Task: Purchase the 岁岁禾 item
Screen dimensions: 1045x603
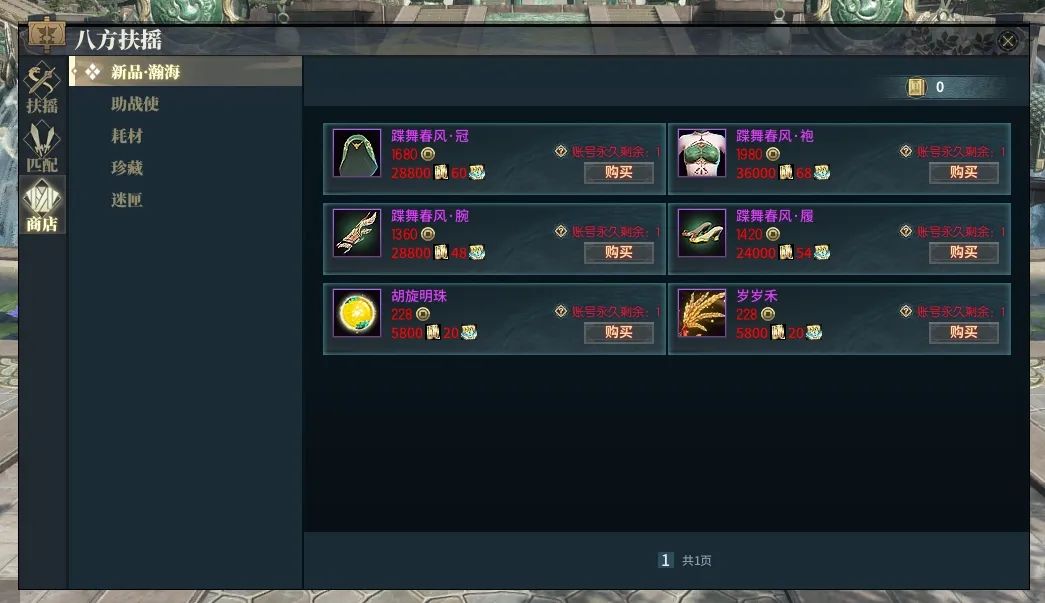Action: (x=963, y=332)
